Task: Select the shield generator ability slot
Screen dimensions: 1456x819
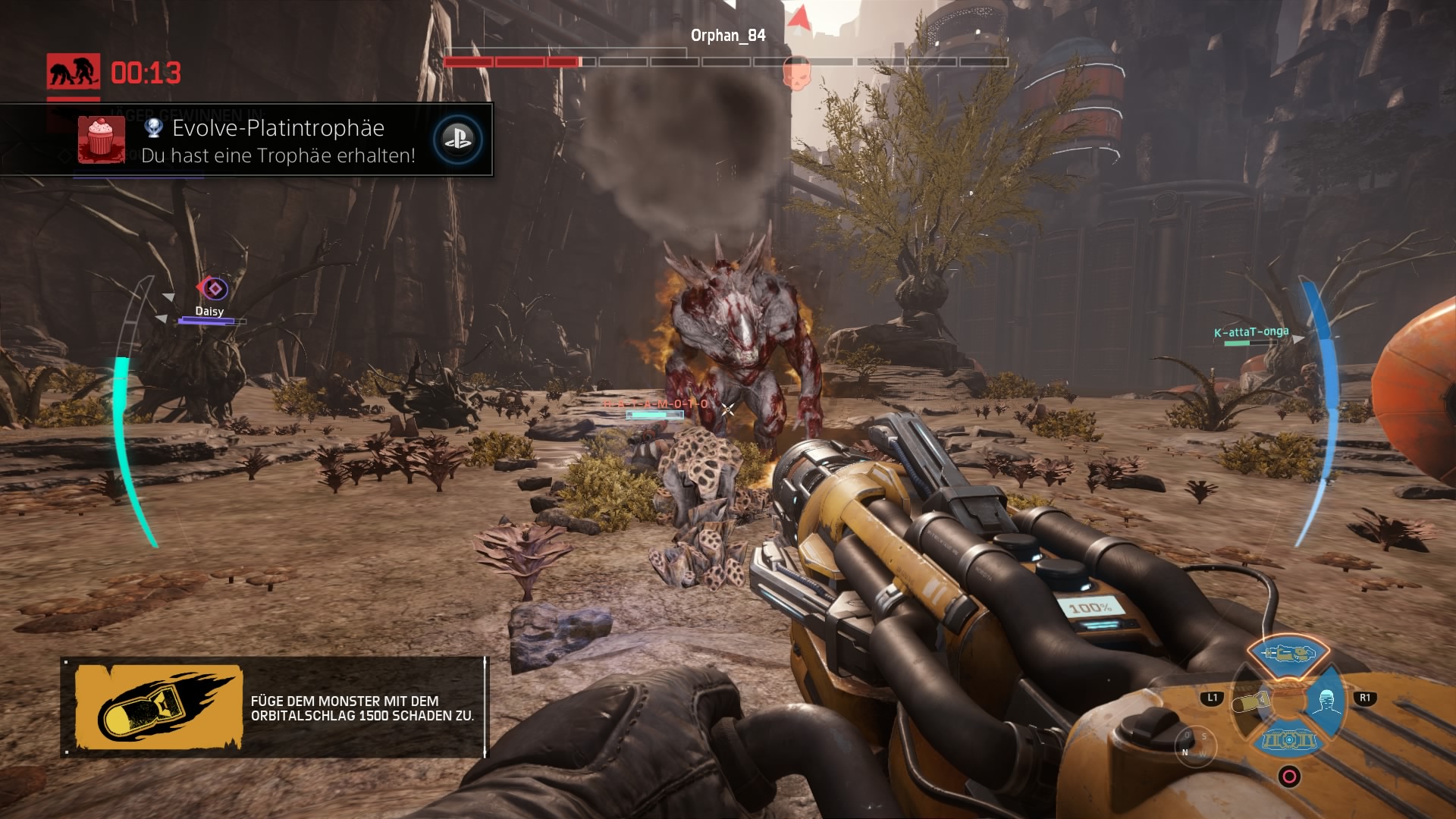Action: tap(1288, 739)
